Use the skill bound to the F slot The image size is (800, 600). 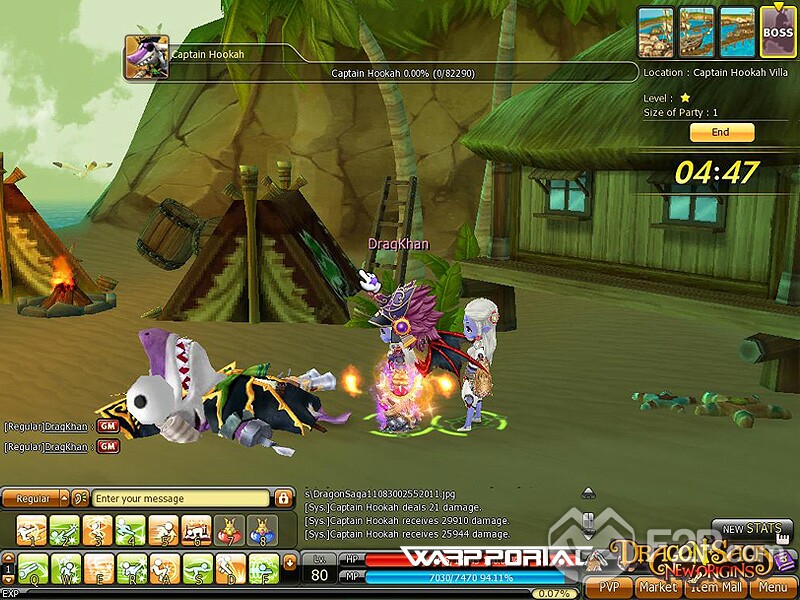click(x=264, y=568)
